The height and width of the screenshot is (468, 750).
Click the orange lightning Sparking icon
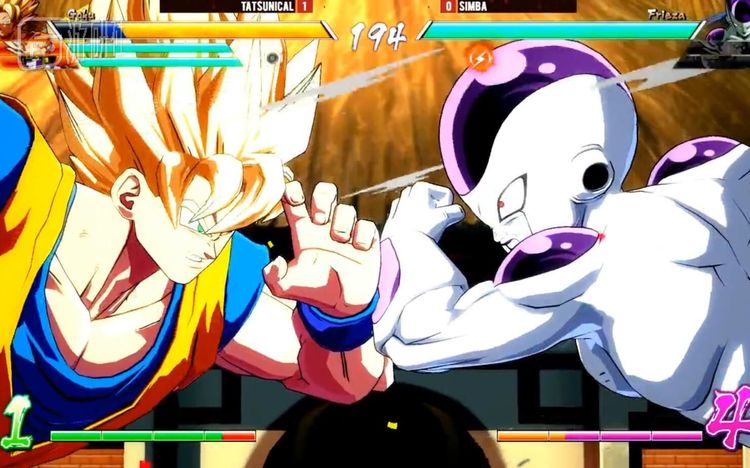[x=481, y=56]
